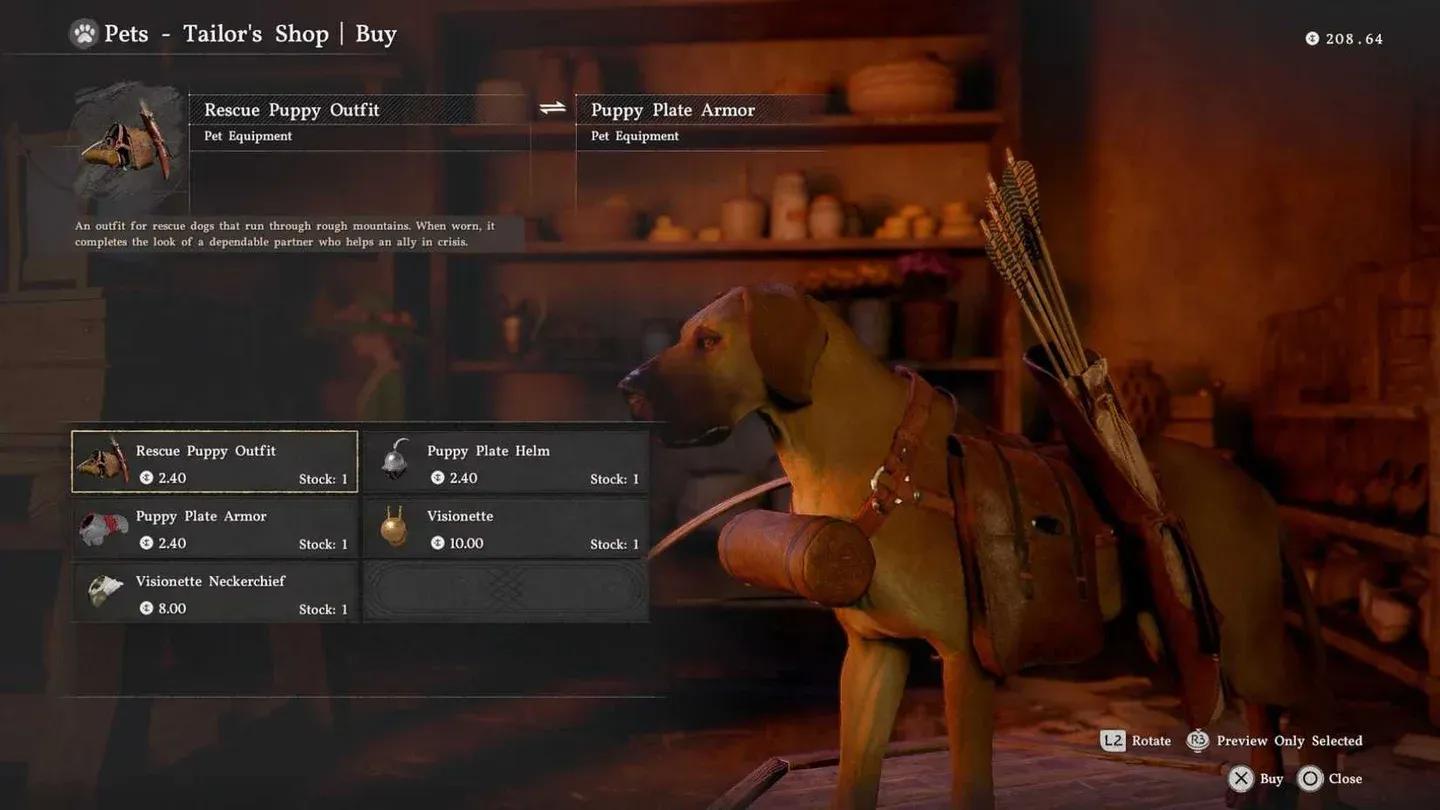Click the swap comparison arrows between item names
Viewport: 1440px width, 810px height.
click(x=550, y=108)
